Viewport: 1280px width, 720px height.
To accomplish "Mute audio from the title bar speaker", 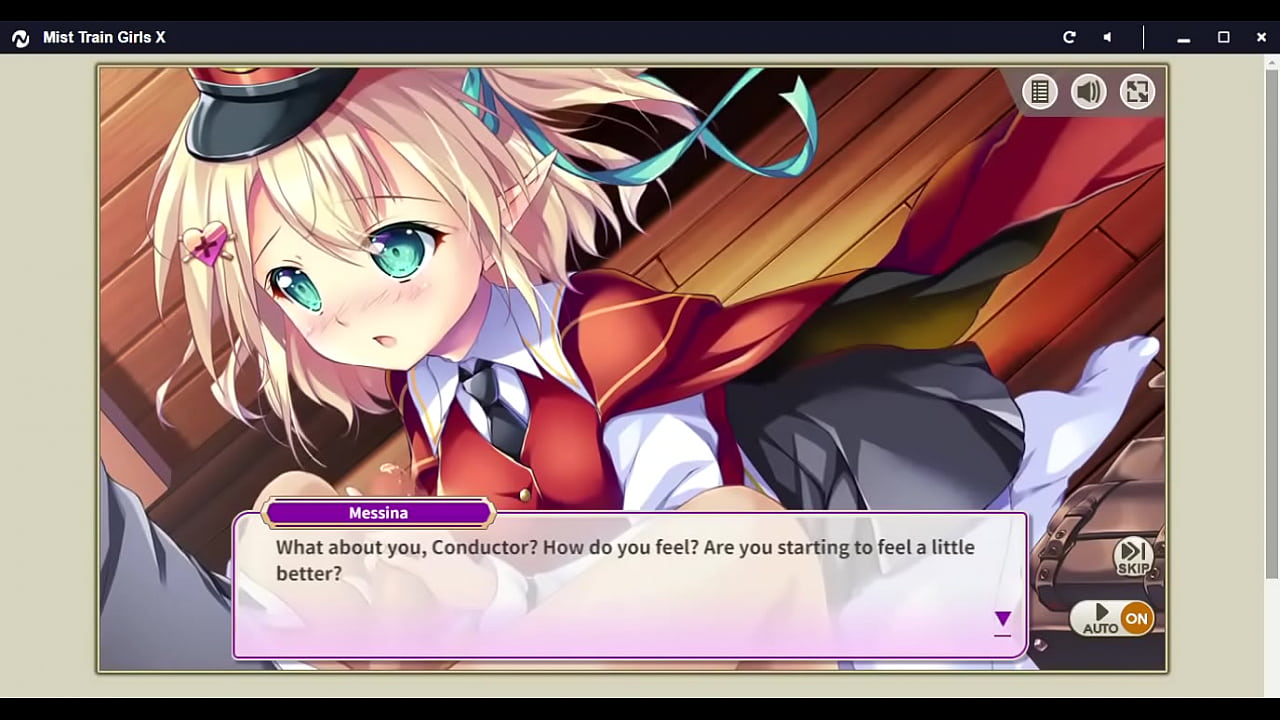I will (1107, 37).
